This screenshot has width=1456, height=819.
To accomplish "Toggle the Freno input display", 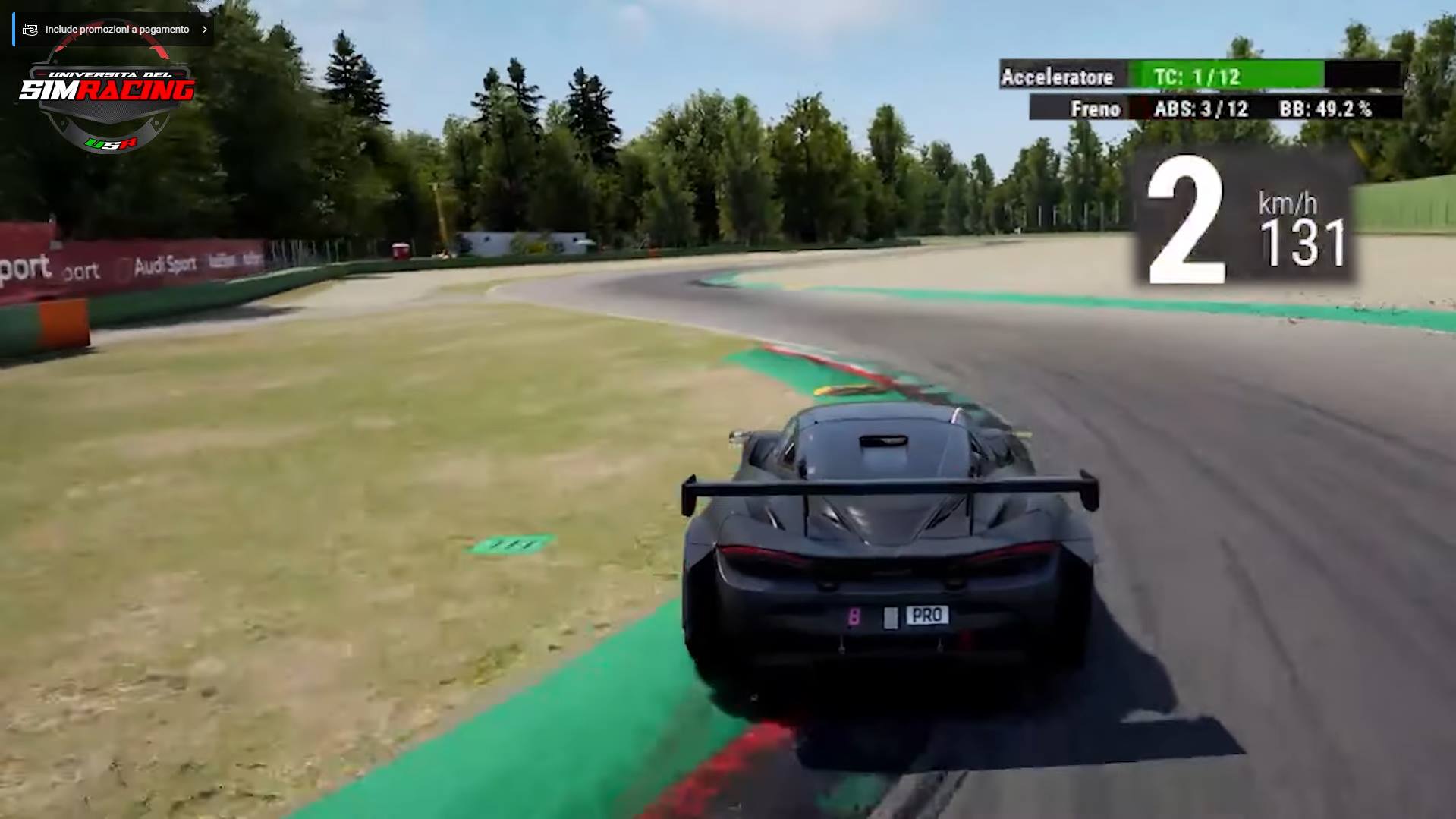I will pyautogui.click(x=1096, y=109).
